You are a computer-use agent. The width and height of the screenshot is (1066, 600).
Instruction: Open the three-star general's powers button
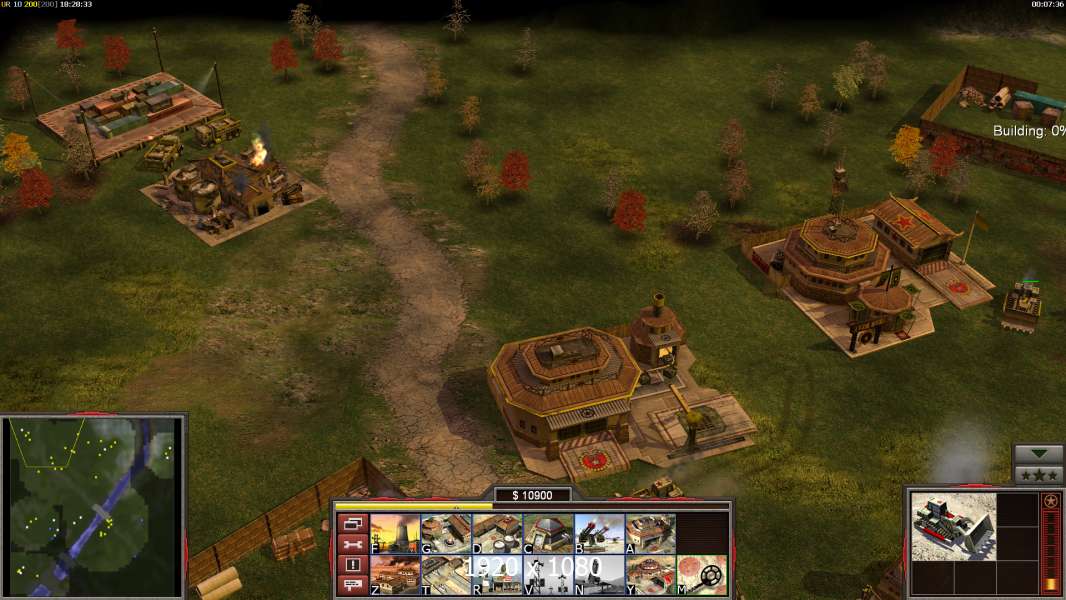click(x=1039, y=475)
